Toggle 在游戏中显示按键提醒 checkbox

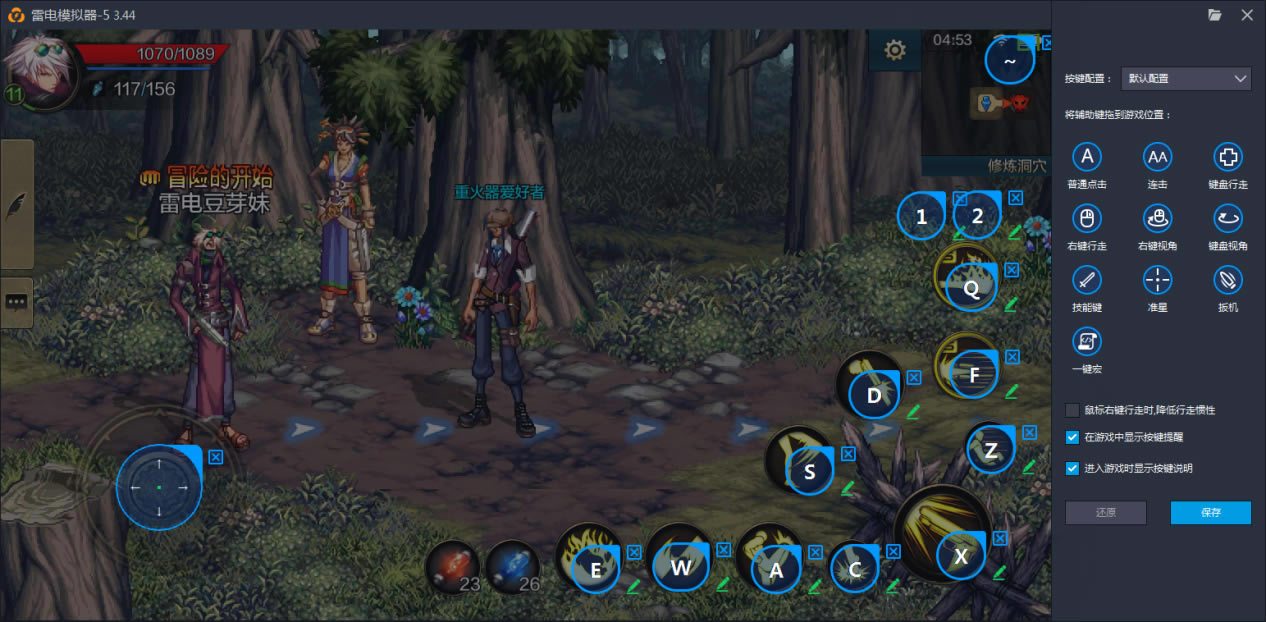click(1072, 437)
